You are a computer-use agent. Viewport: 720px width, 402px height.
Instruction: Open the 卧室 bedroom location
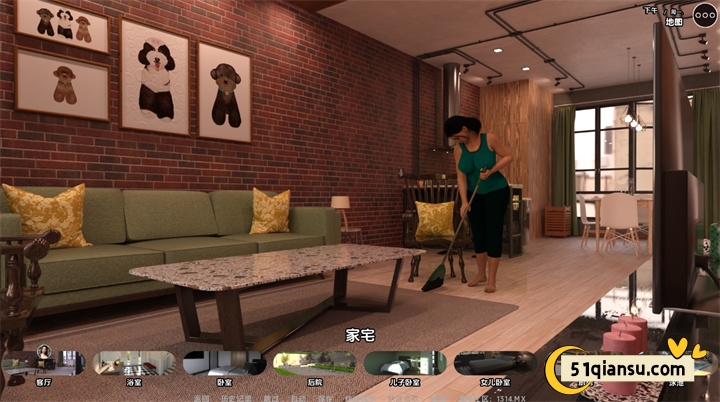[224, 364]
